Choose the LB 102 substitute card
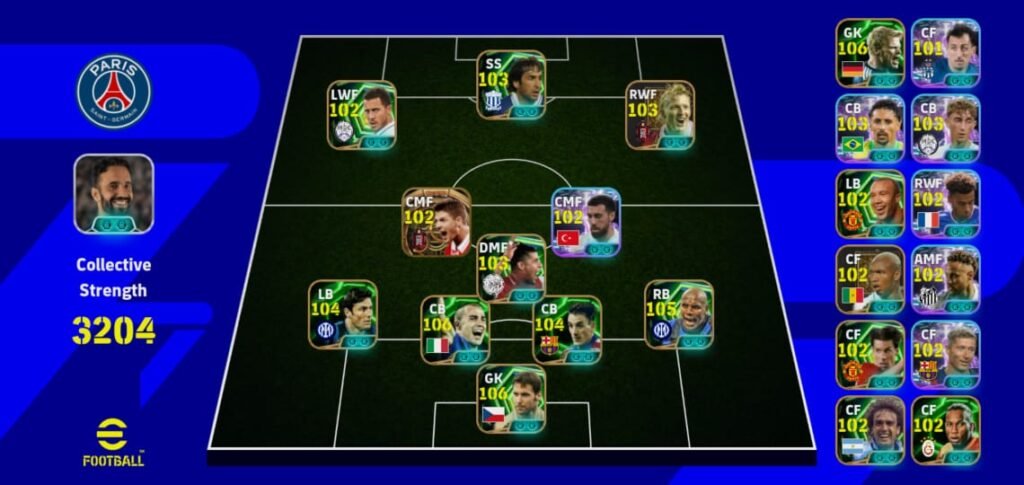Screen dimensions: 1024x485 click(x=870, y=203)
